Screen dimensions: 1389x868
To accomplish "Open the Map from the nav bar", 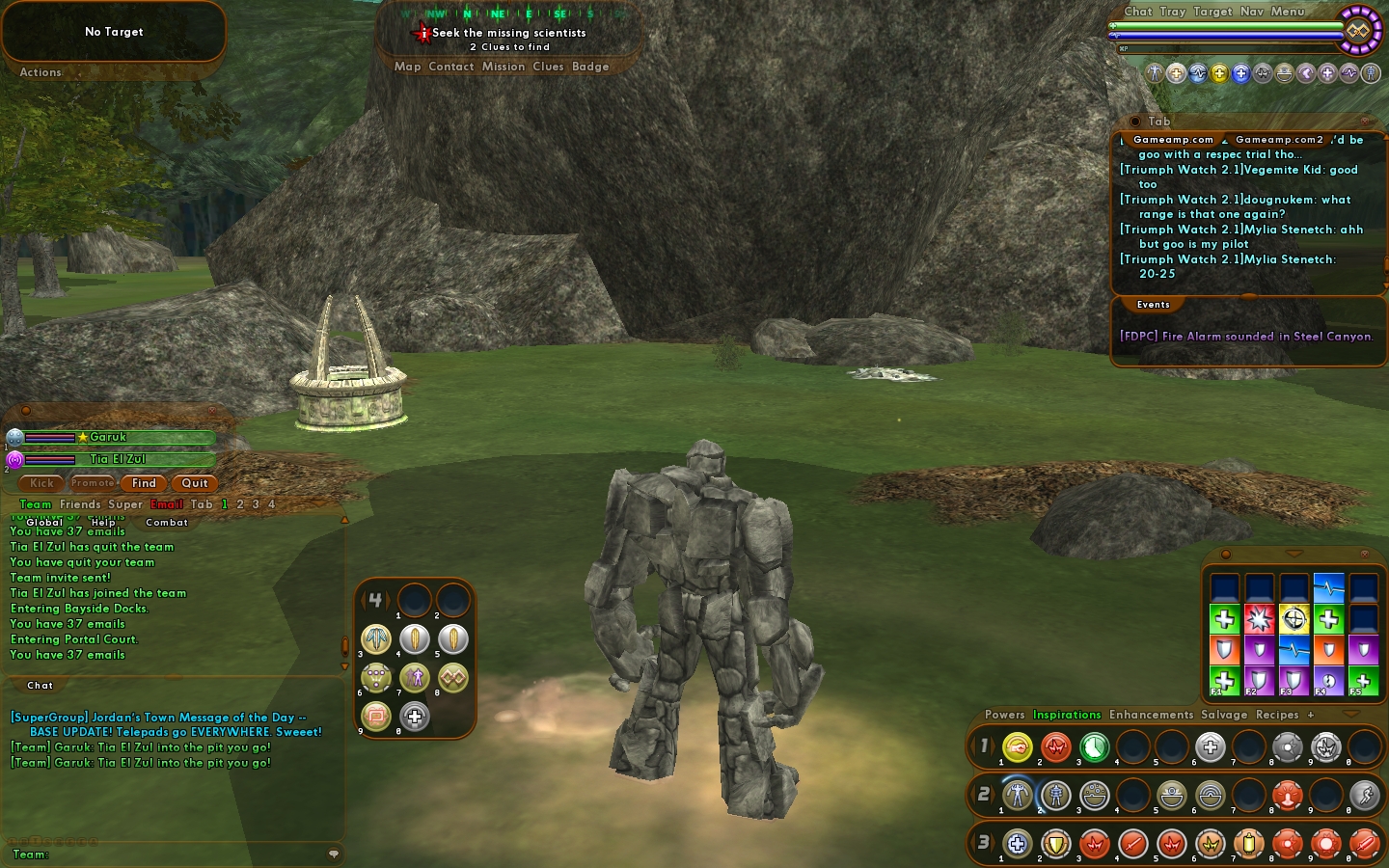I will 407,67.
